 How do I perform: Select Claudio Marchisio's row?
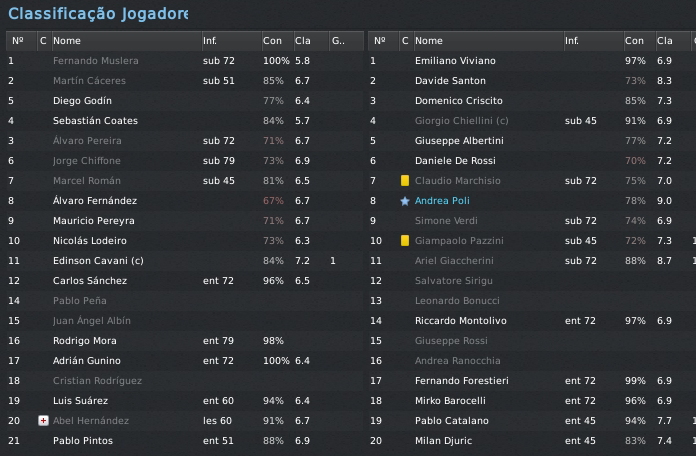461,181
